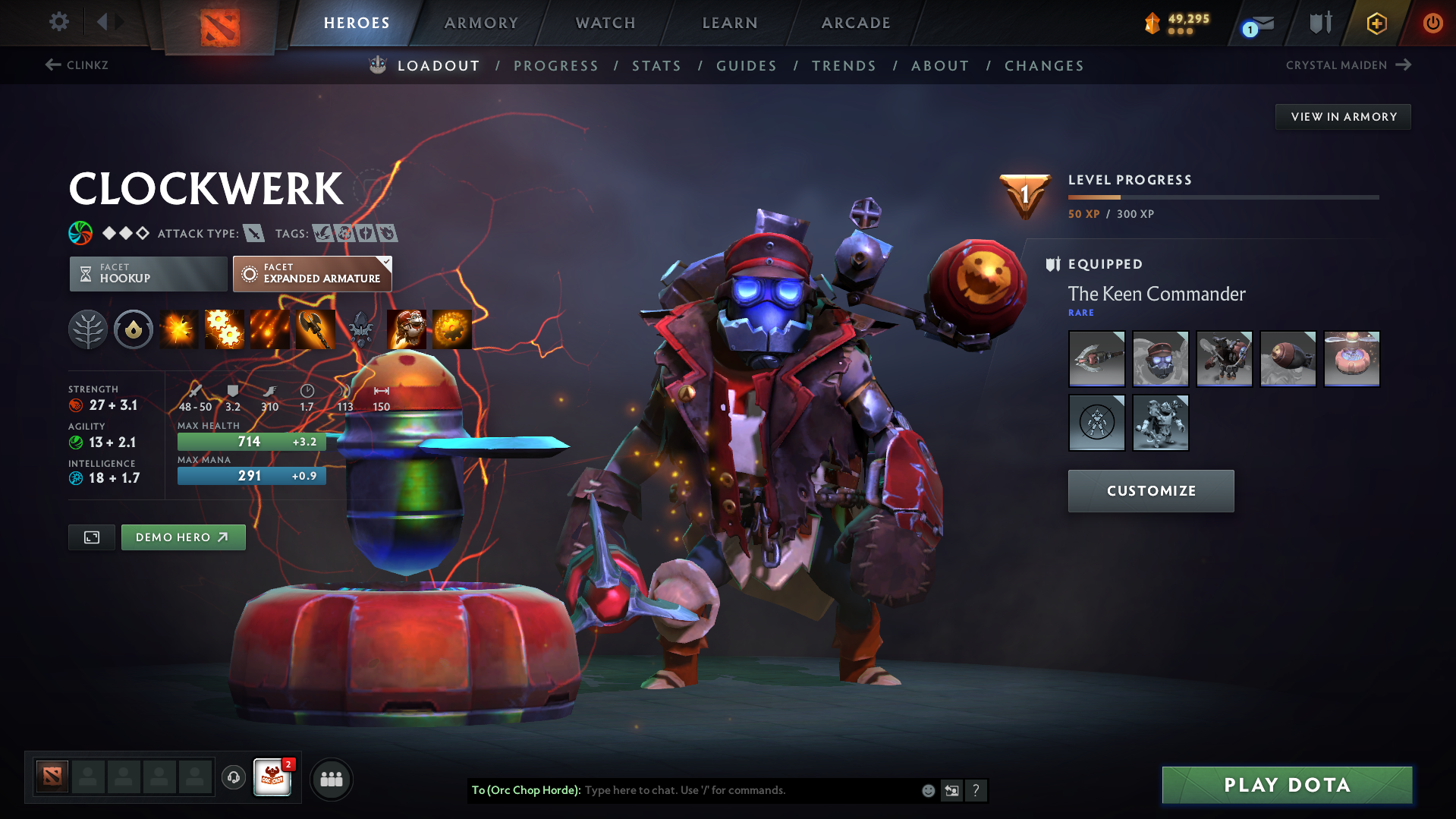Toggle the hero preview window mode
Screen dimensions: 1456x819
point(91,537)
